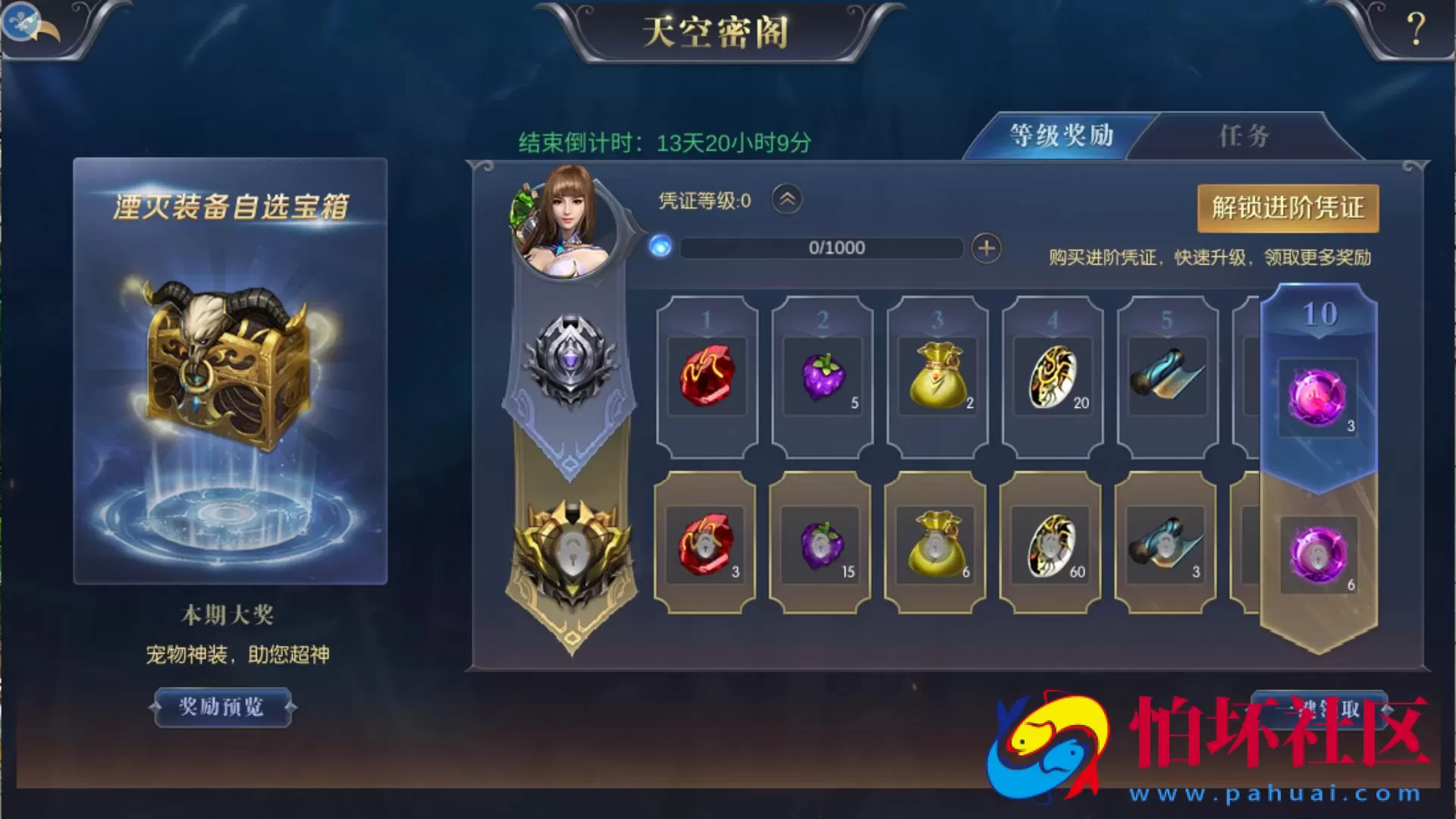Viewport: 1456px width, 819px height.
Task: Click the locked red gem in premium row
Action: click(x=705, y=544)
